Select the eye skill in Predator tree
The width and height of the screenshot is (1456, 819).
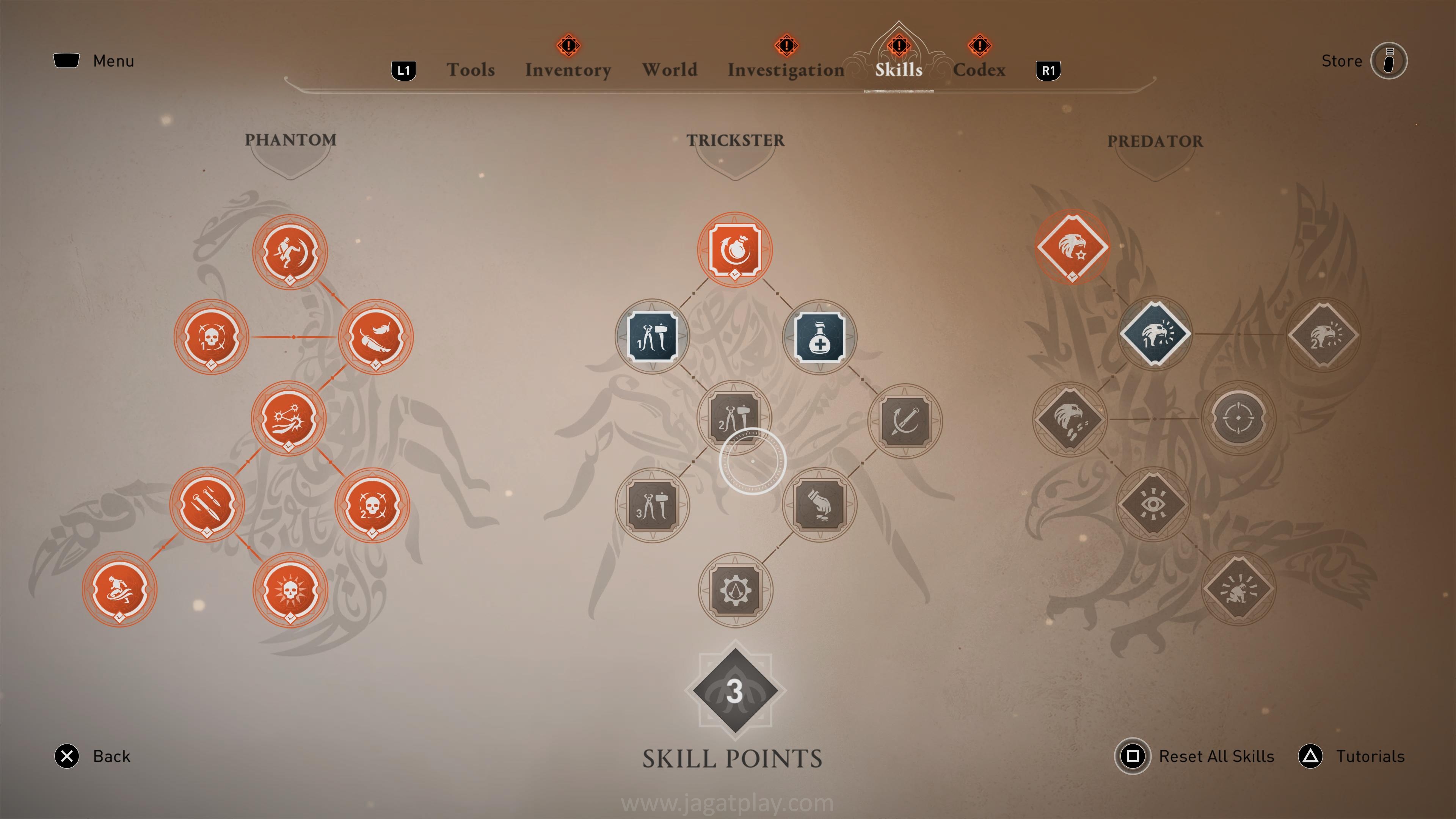1153,504
